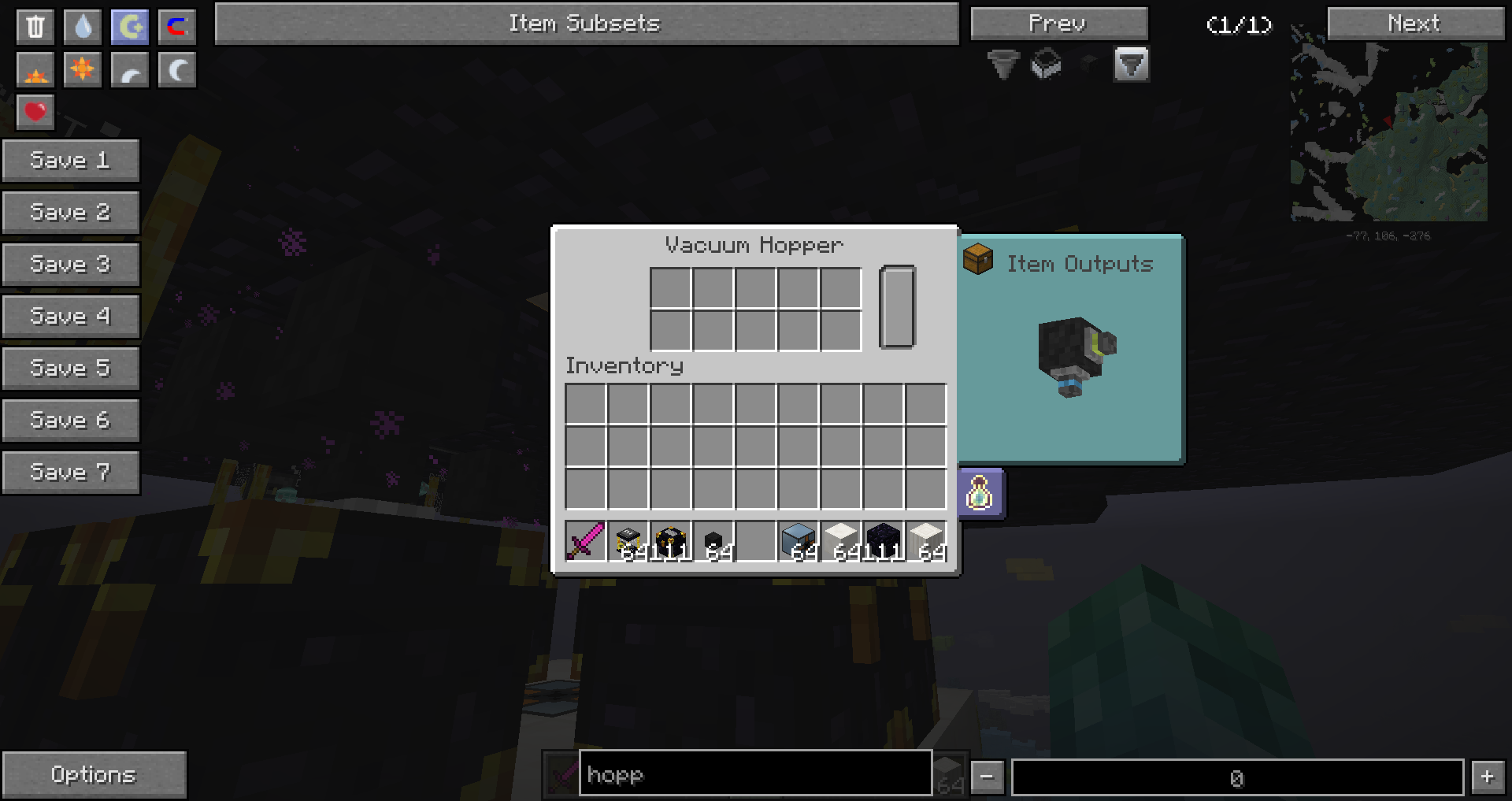This screenshot has height=801, width=1512.
Task: Click the vacuum hopper recipe thumbnail
Action: tap(1075, 354)
